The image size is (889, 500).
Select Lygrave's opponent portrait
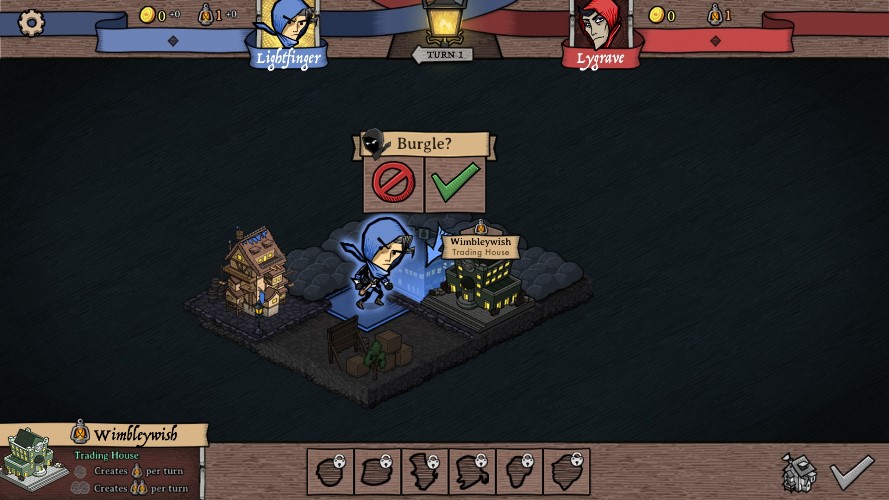[x=600, y=25]
